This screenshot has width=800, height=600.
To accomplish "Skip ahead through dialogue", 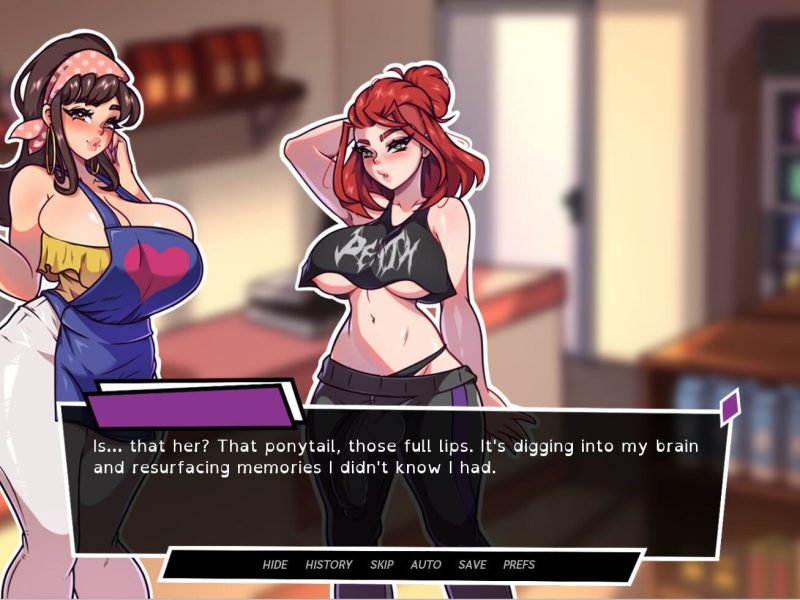I will 382,565.
